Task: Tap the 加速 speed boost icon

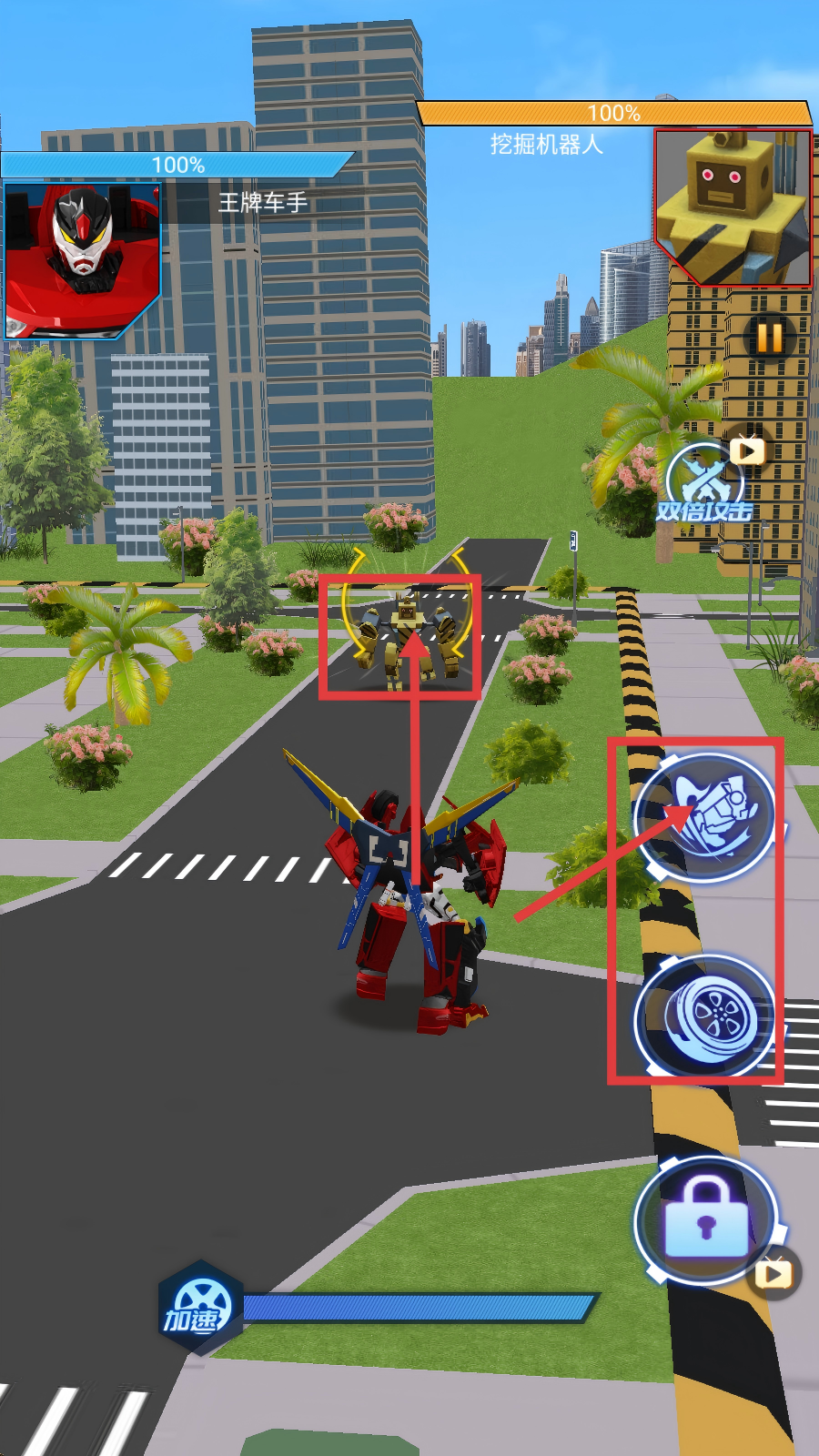Action: [198, 1309]
